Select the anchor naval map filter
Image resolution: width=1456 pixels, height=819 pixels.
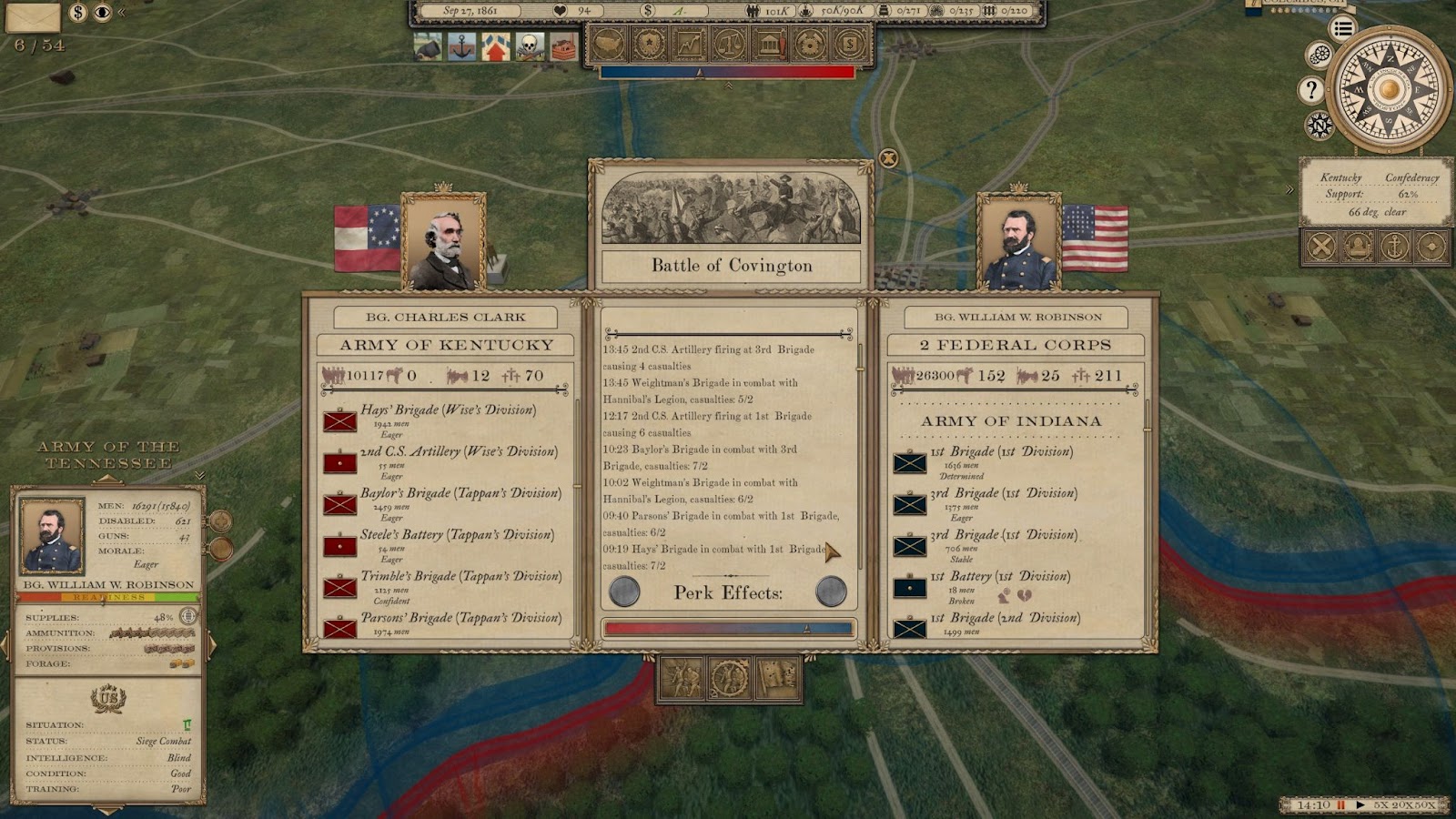(x=1394, y=247)
